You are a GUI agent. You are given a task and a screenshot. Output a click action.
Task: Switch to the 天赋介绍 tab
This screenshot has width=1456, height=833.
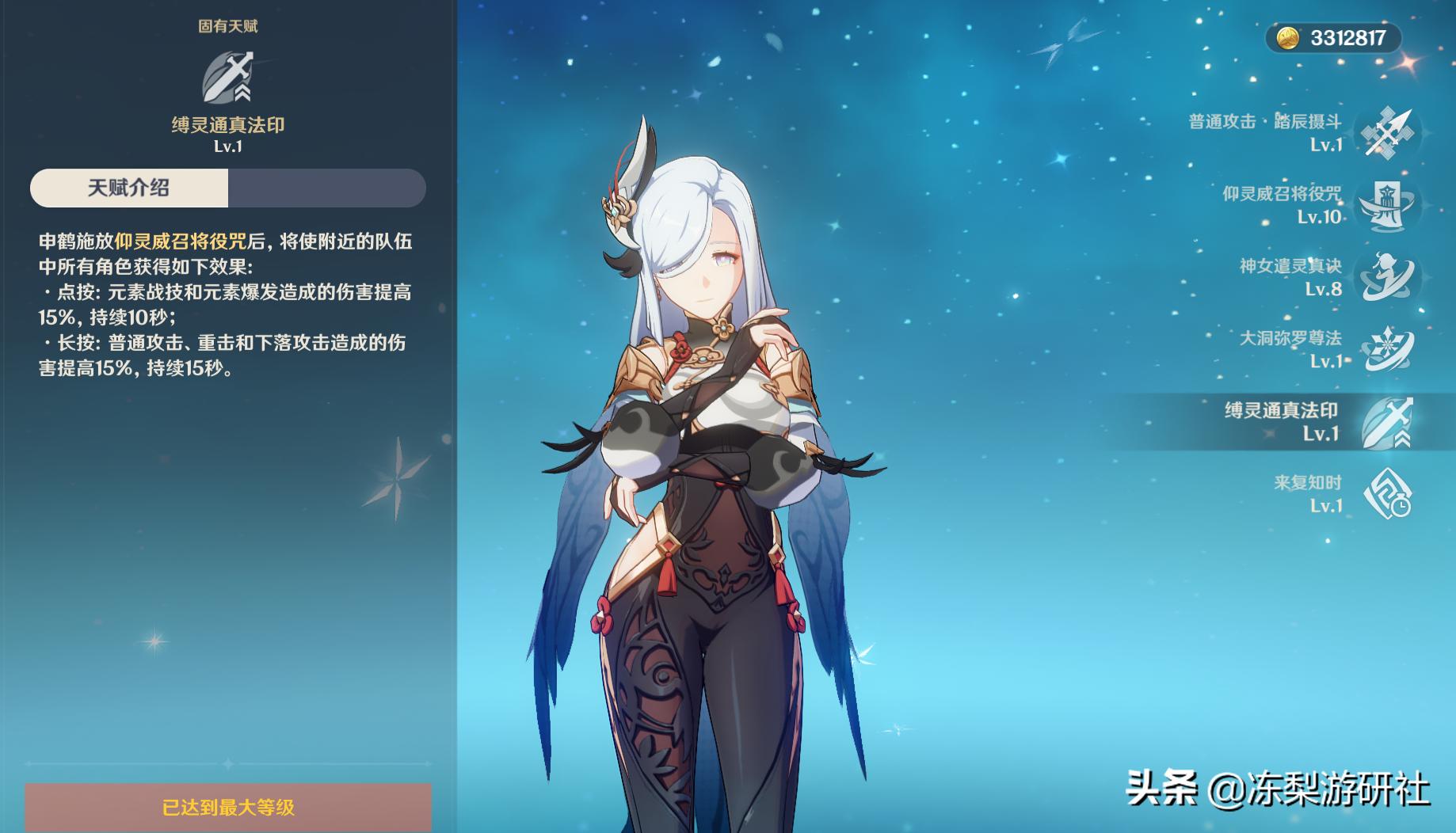click(127, 188)
